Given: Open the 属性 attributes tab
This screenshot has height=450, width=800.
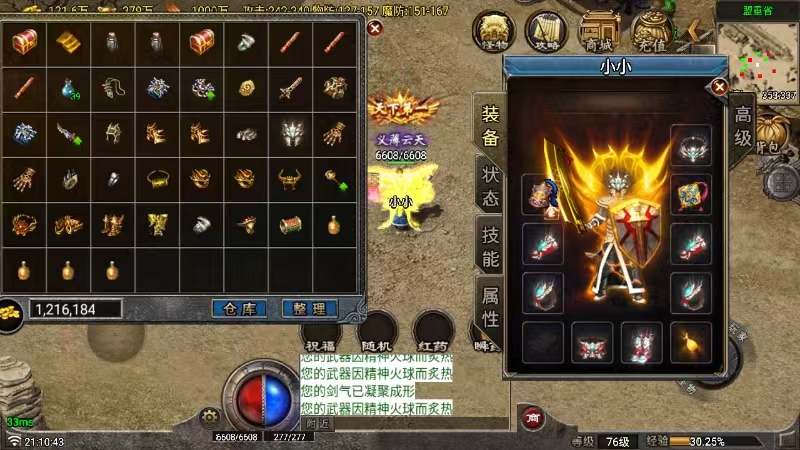Looking at the screenshot, I should [x=490, y=305].
